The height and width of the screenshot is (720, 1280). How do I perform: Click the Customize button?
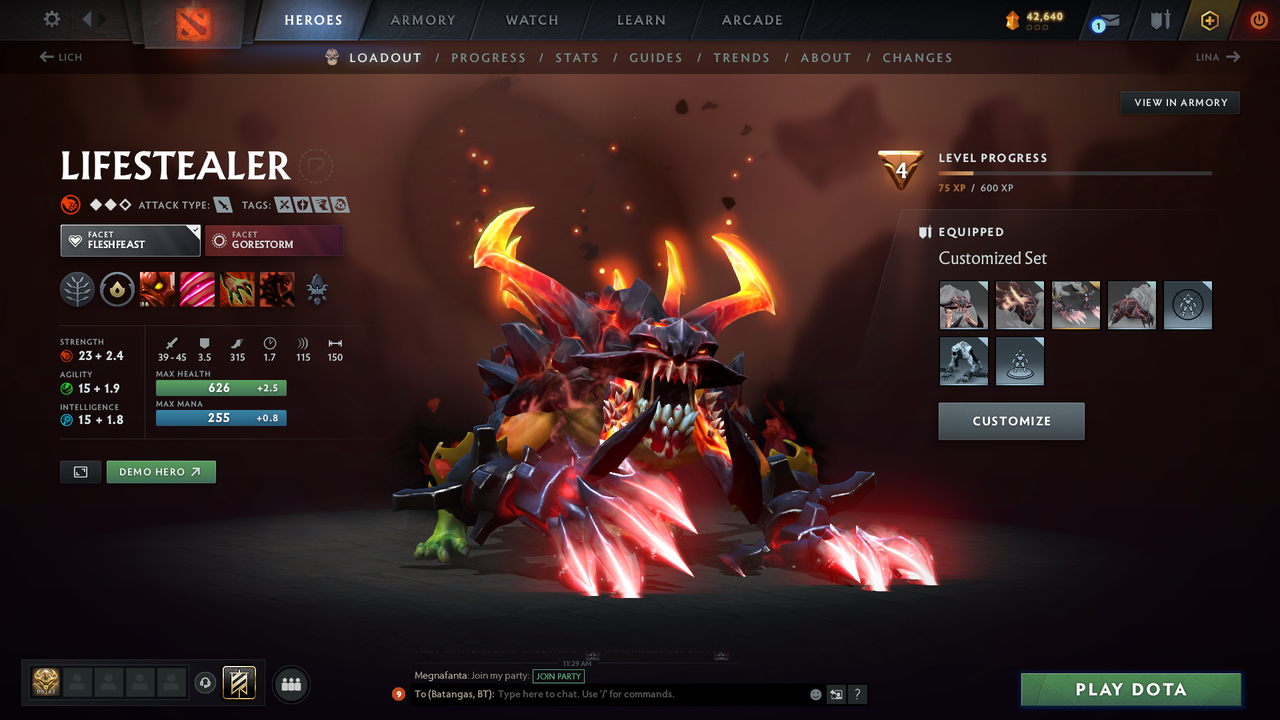[x=1011, y=421]
